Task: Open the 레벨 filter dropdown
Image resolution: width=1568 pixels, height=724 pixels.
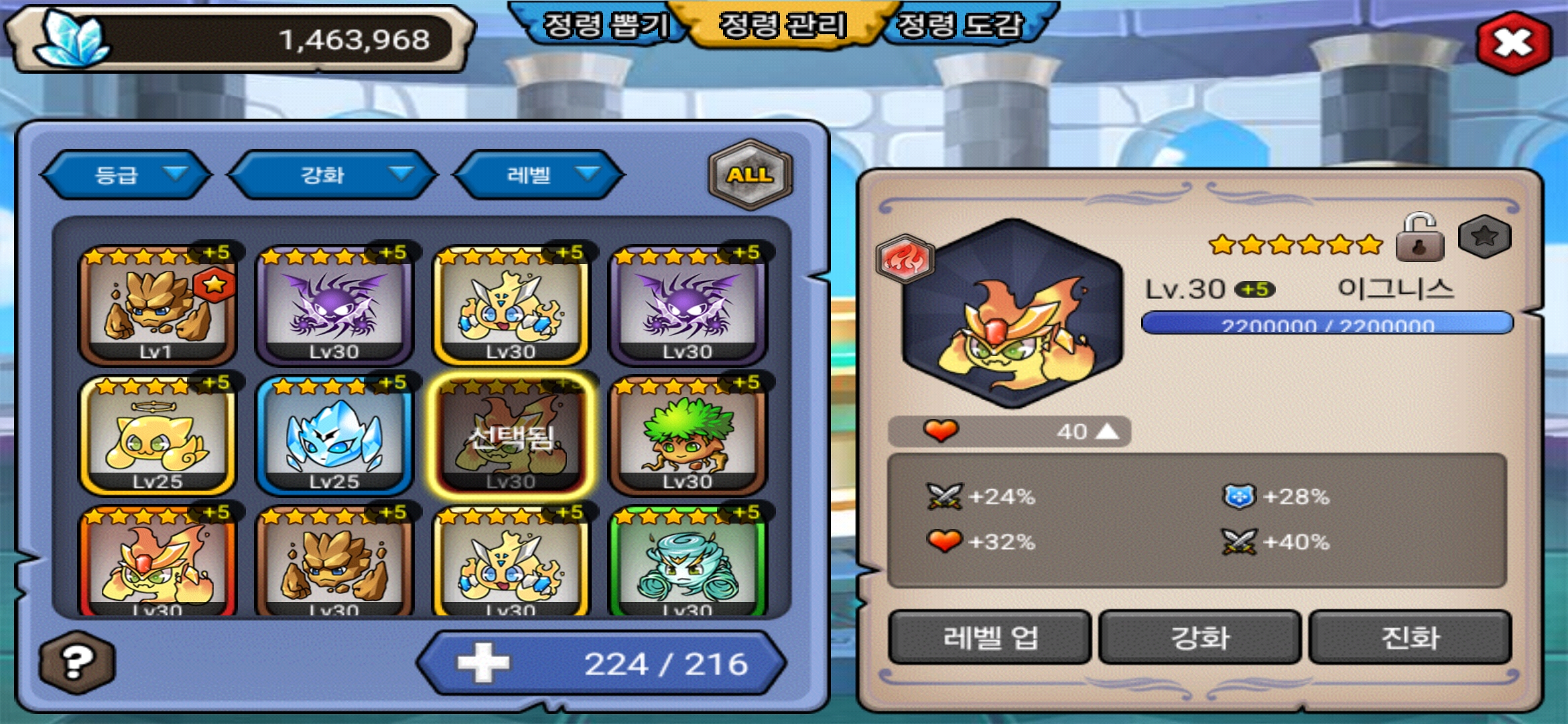Action: tap(538, 175)
